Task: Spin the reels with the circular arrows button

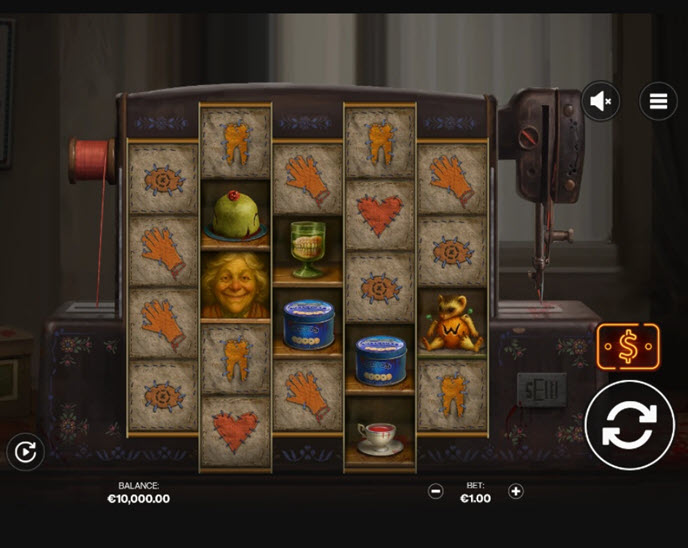Action: coord(629,425)
